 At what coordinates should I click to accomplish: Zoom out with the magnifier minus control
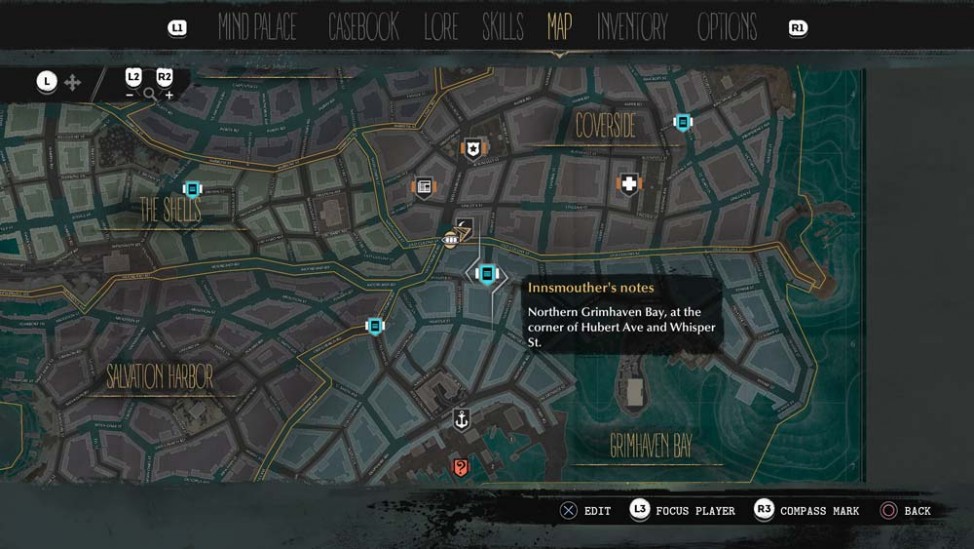[130, 95]
